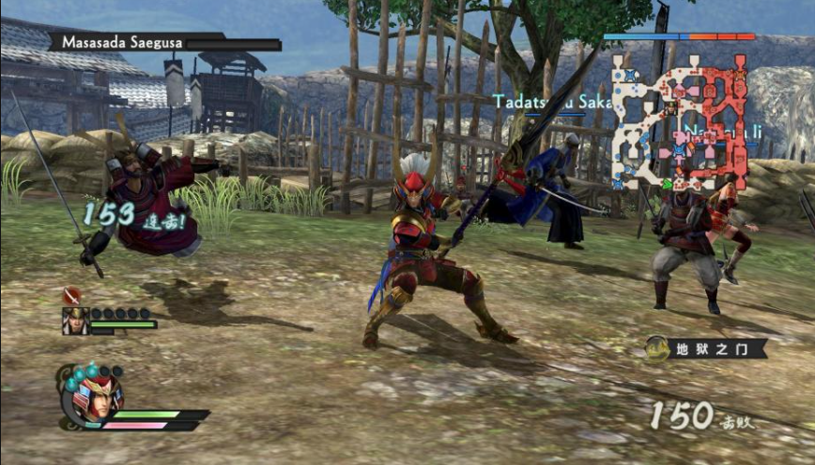Click the round red icon above partner portrait
Viewport: 815px width, 465px height.
[72, 296]
